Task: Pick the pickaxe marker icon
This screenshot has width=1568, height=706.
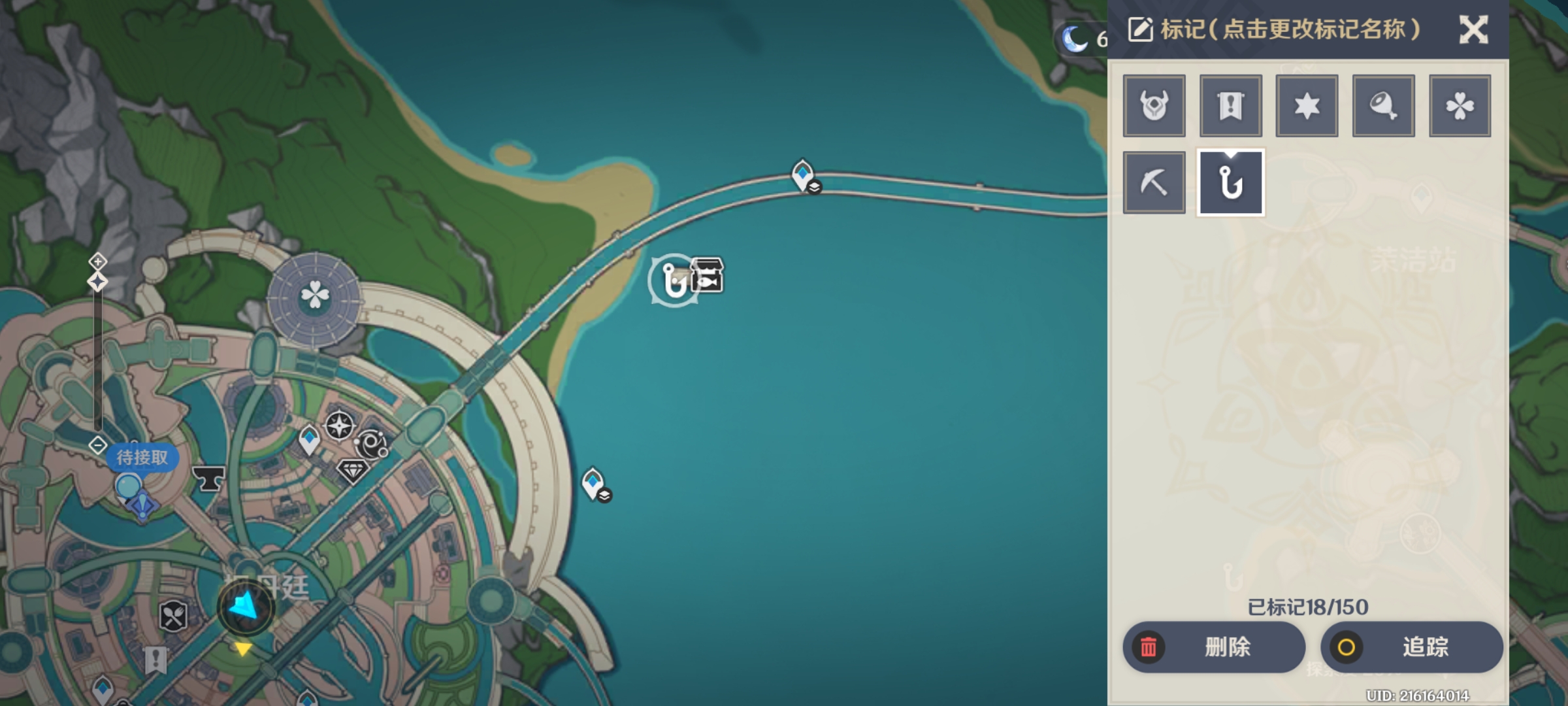Action: (x=1154, y=182)
